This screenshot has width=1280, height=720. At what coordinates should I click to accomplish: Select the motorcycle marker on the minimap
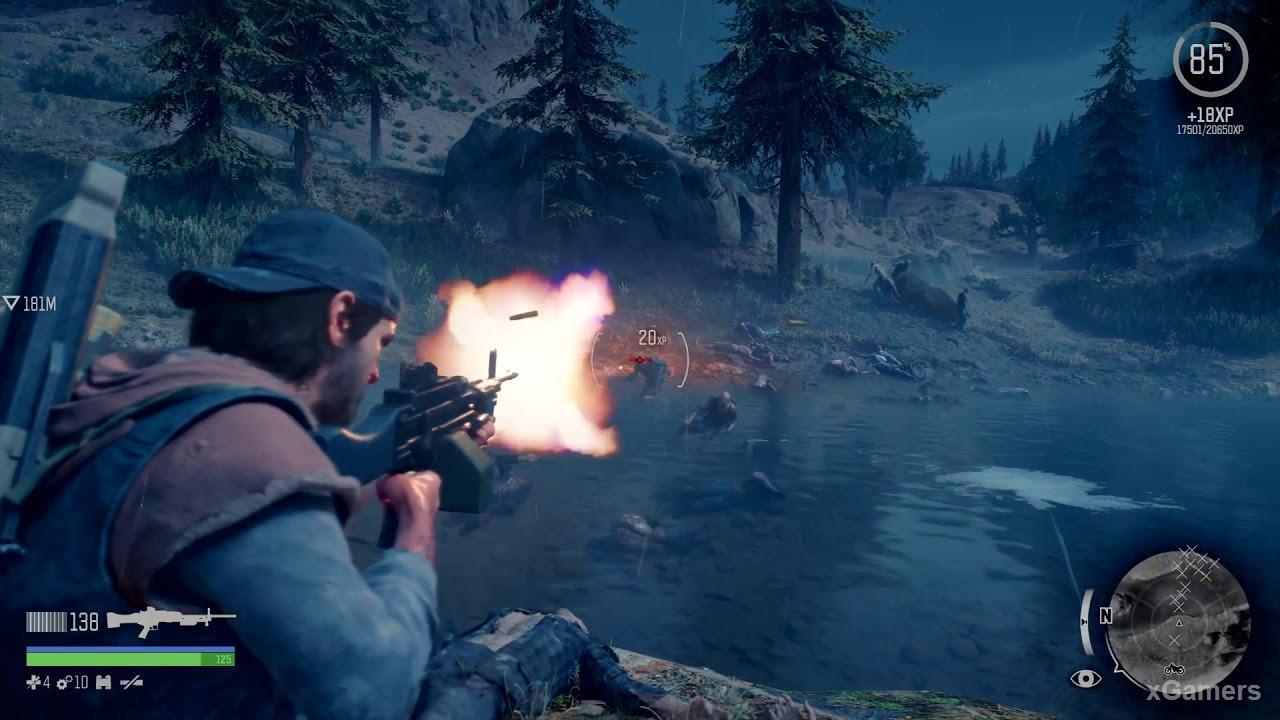(1174, 667)
